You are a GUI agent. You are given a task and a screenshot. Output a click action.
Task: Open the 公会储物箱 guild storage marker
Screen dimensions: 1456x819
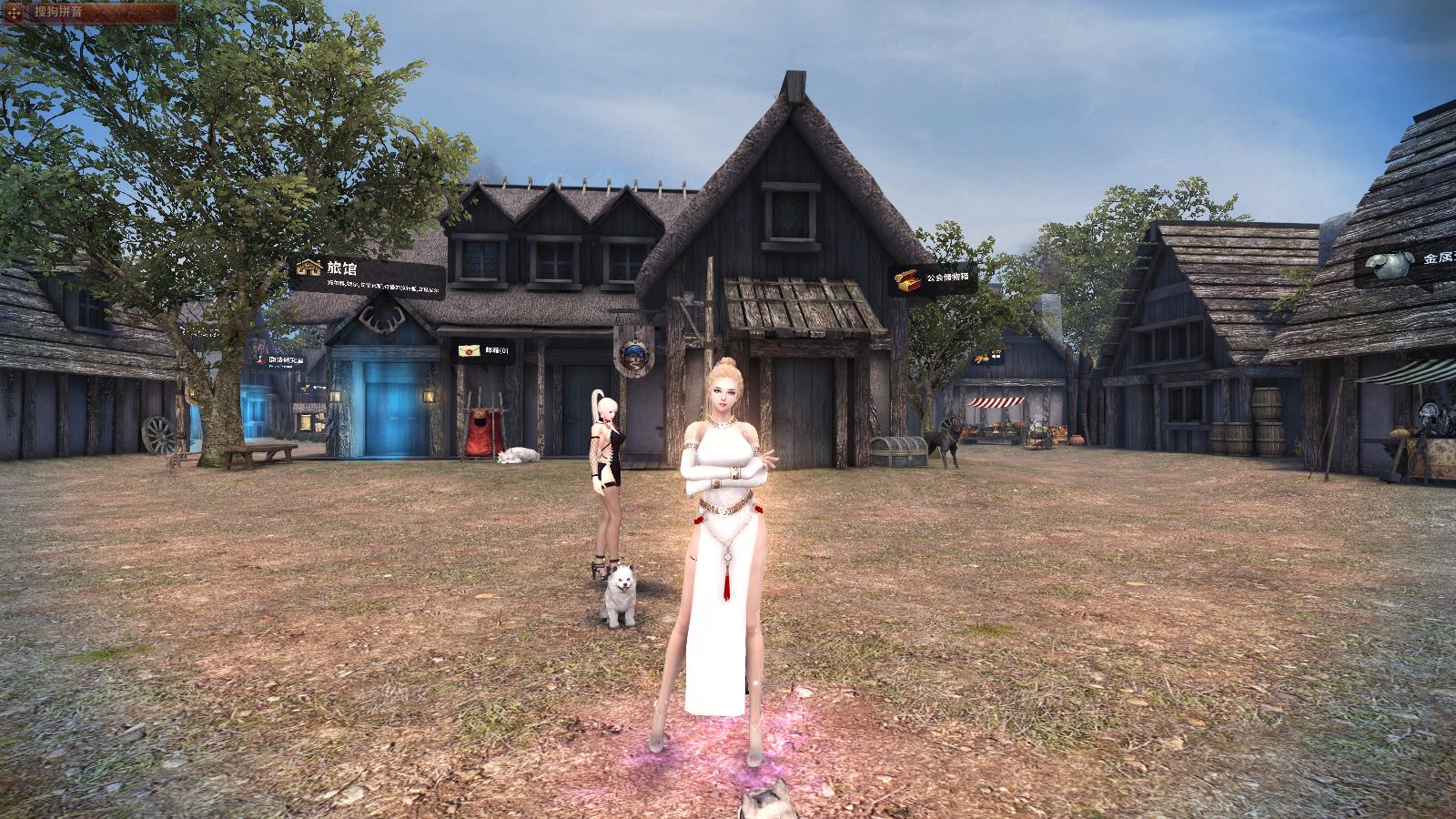click(x=933, y=278)
